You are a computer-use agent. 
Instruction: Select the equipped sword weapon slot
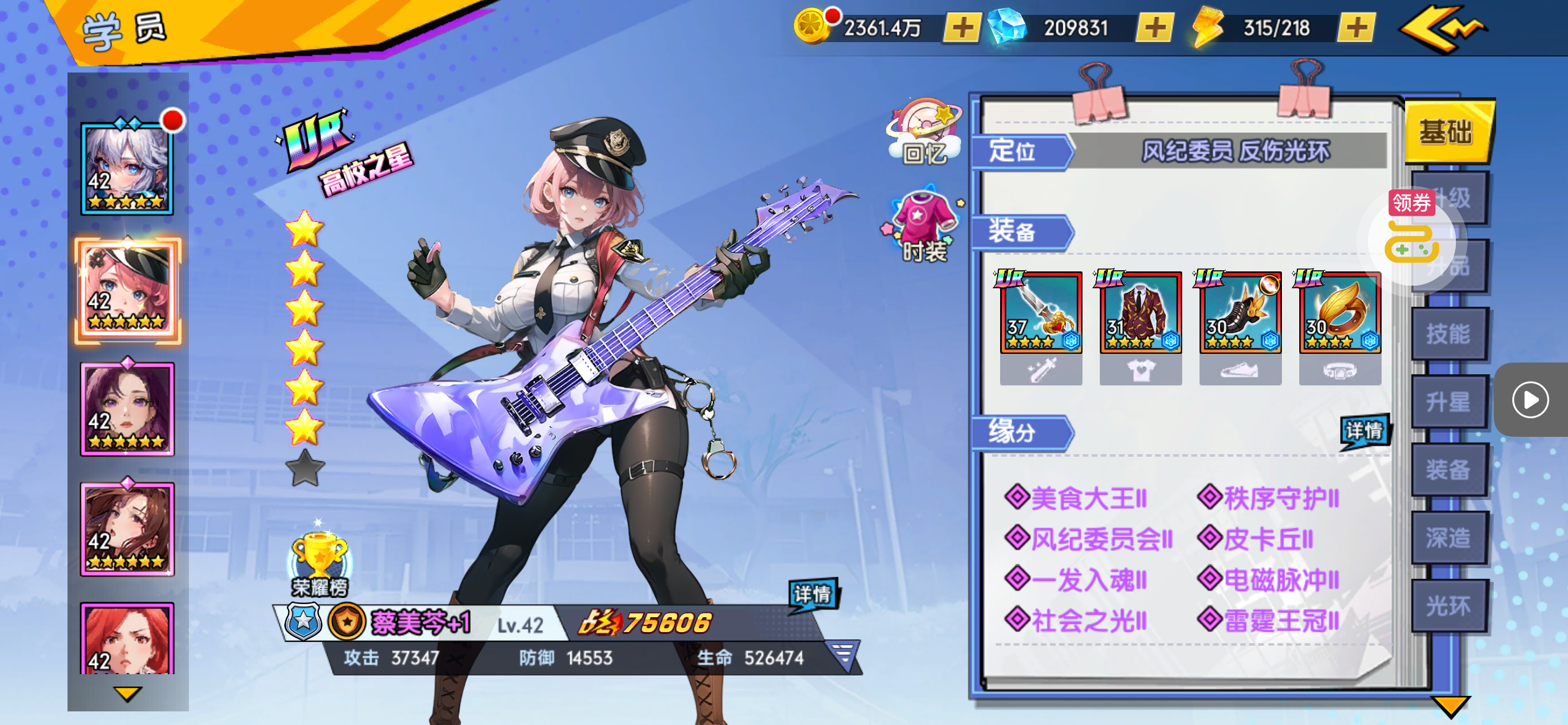(1041, 313)
